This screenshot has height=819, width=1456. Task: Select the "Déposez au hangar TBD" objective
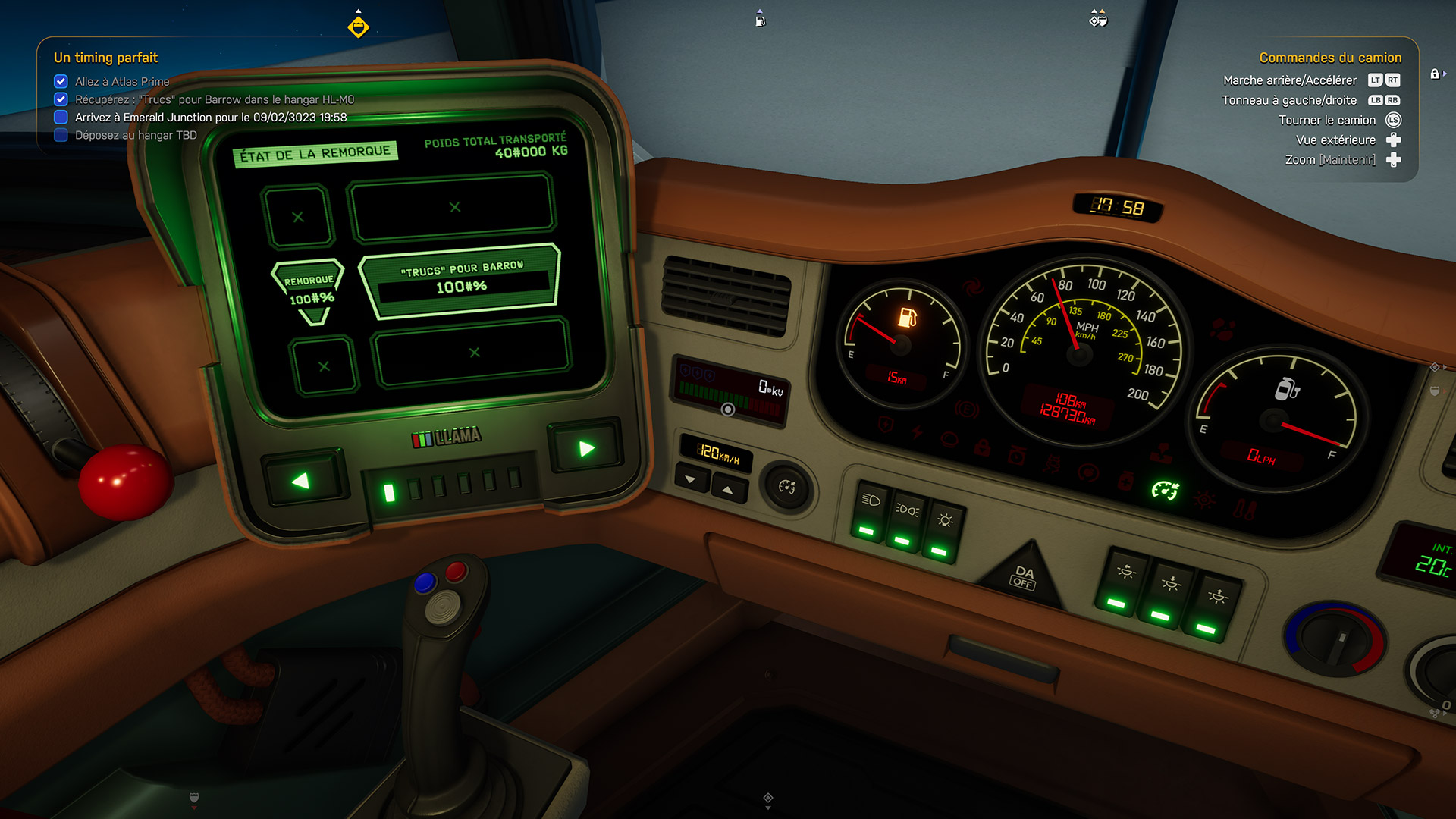(x=136, y=136)
